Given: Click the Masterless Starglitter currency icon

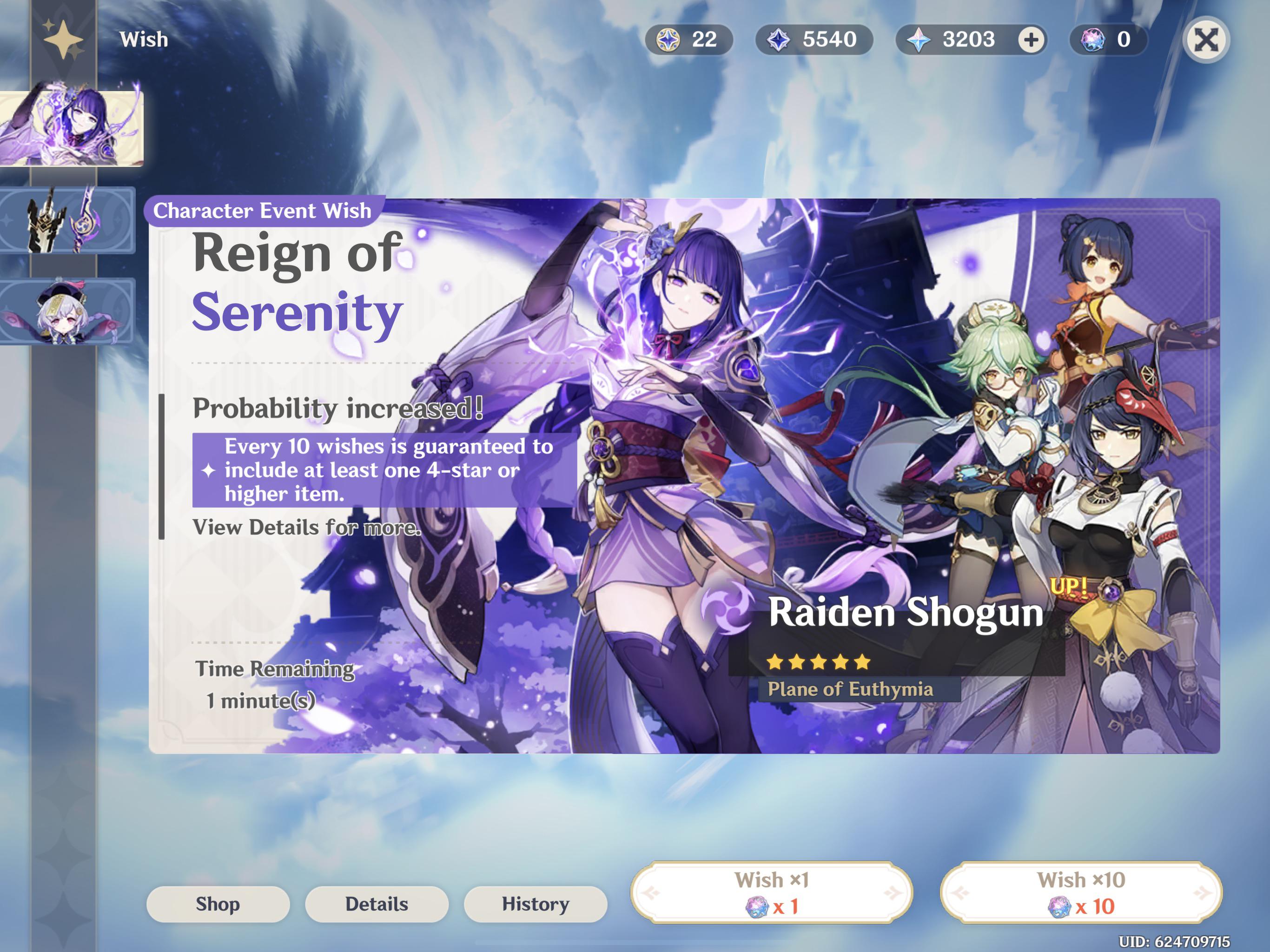Looking at the screenshot, I should (668, 40).
